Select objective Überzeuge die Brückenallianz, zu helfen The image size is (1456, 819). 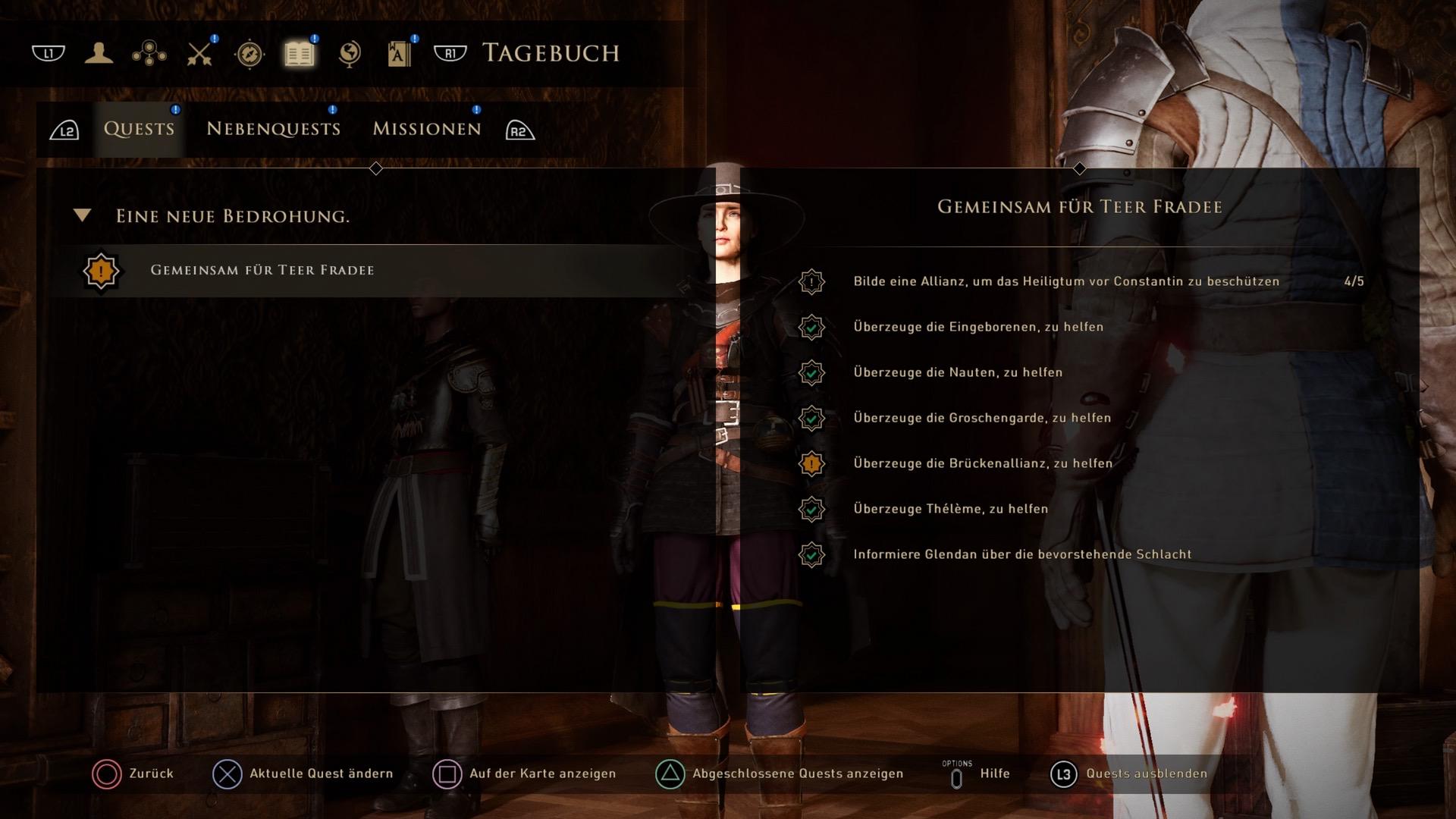(x=983, y=463)
